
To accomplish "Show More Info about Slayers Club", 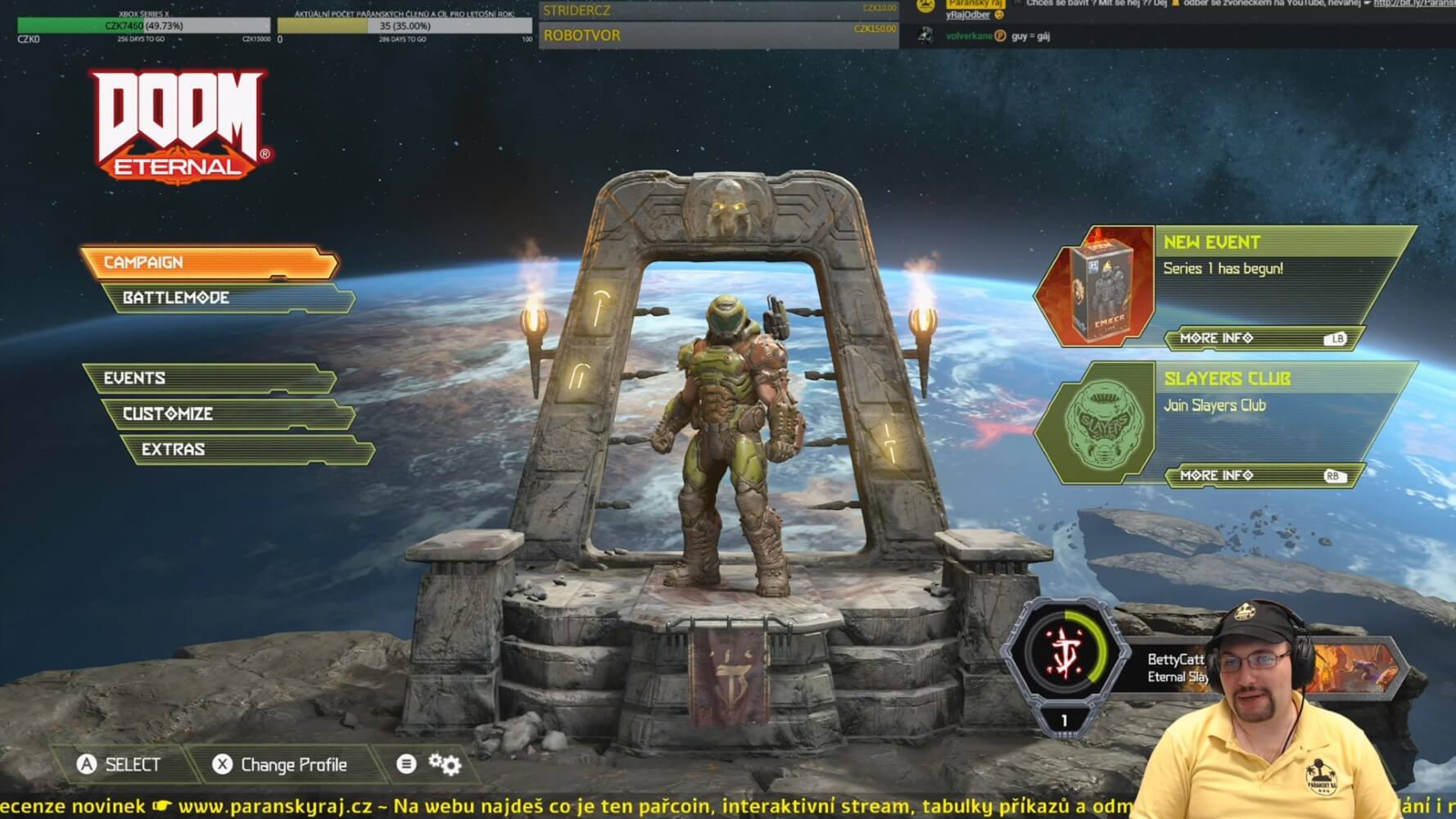I will pos(1261,476).
